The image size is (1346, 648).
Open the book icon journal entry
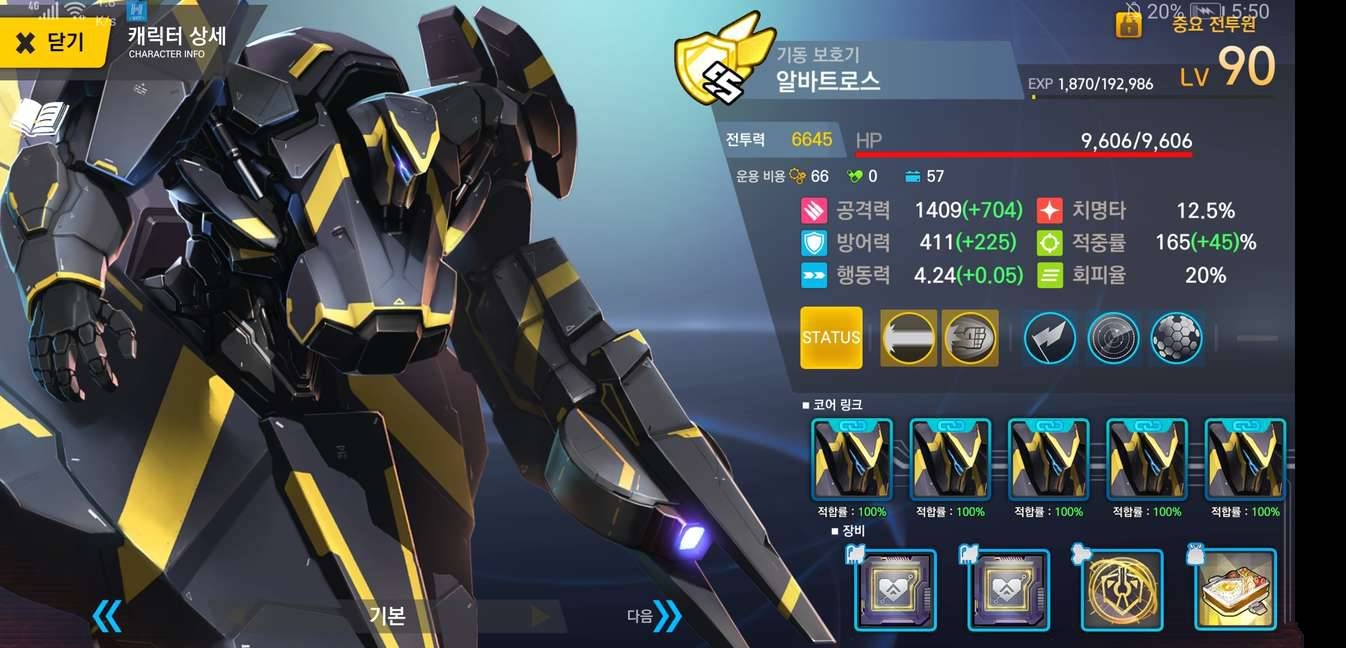40,120
